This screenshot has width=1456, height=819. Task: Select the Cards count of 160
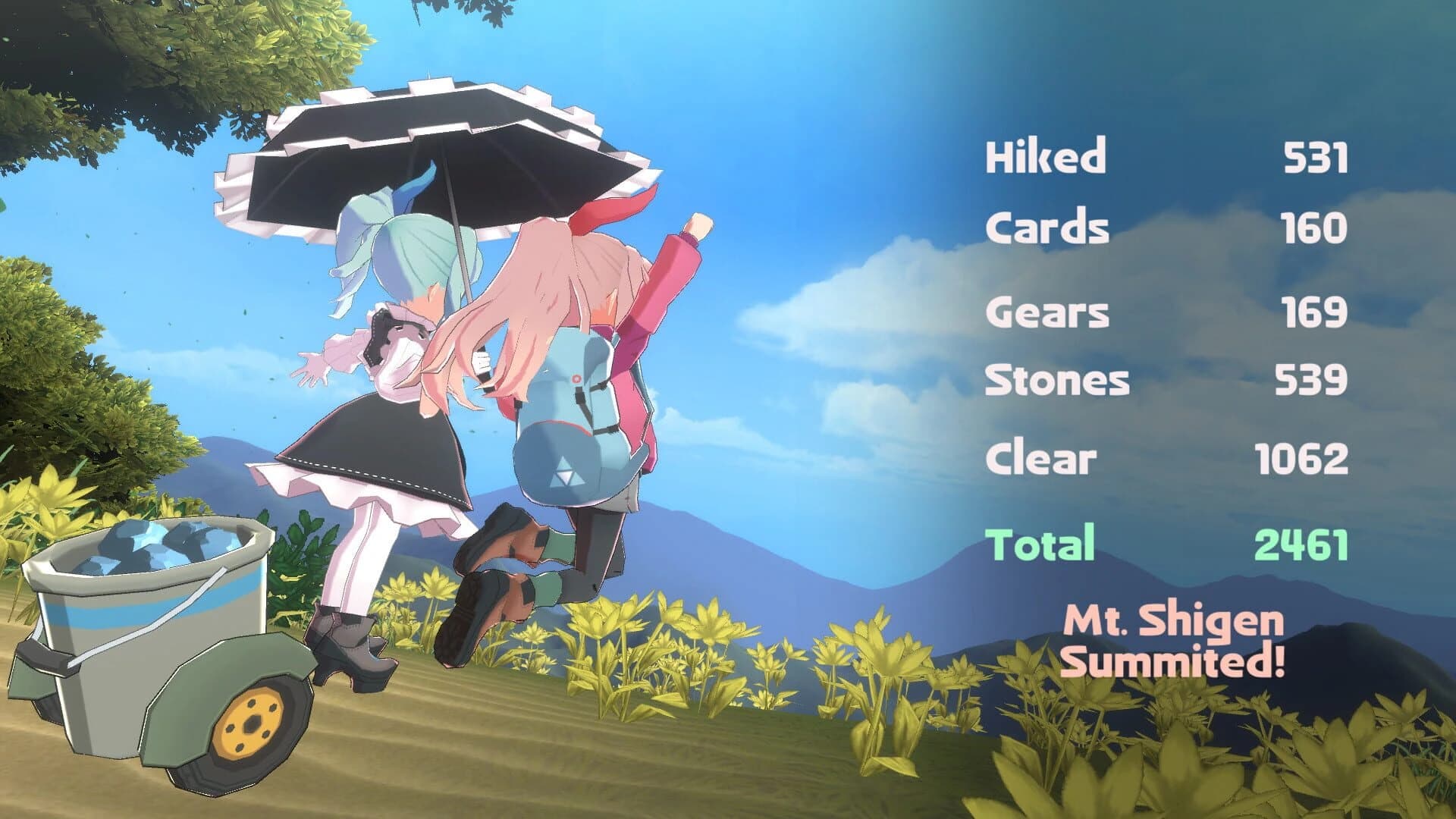coord(1316,225)
